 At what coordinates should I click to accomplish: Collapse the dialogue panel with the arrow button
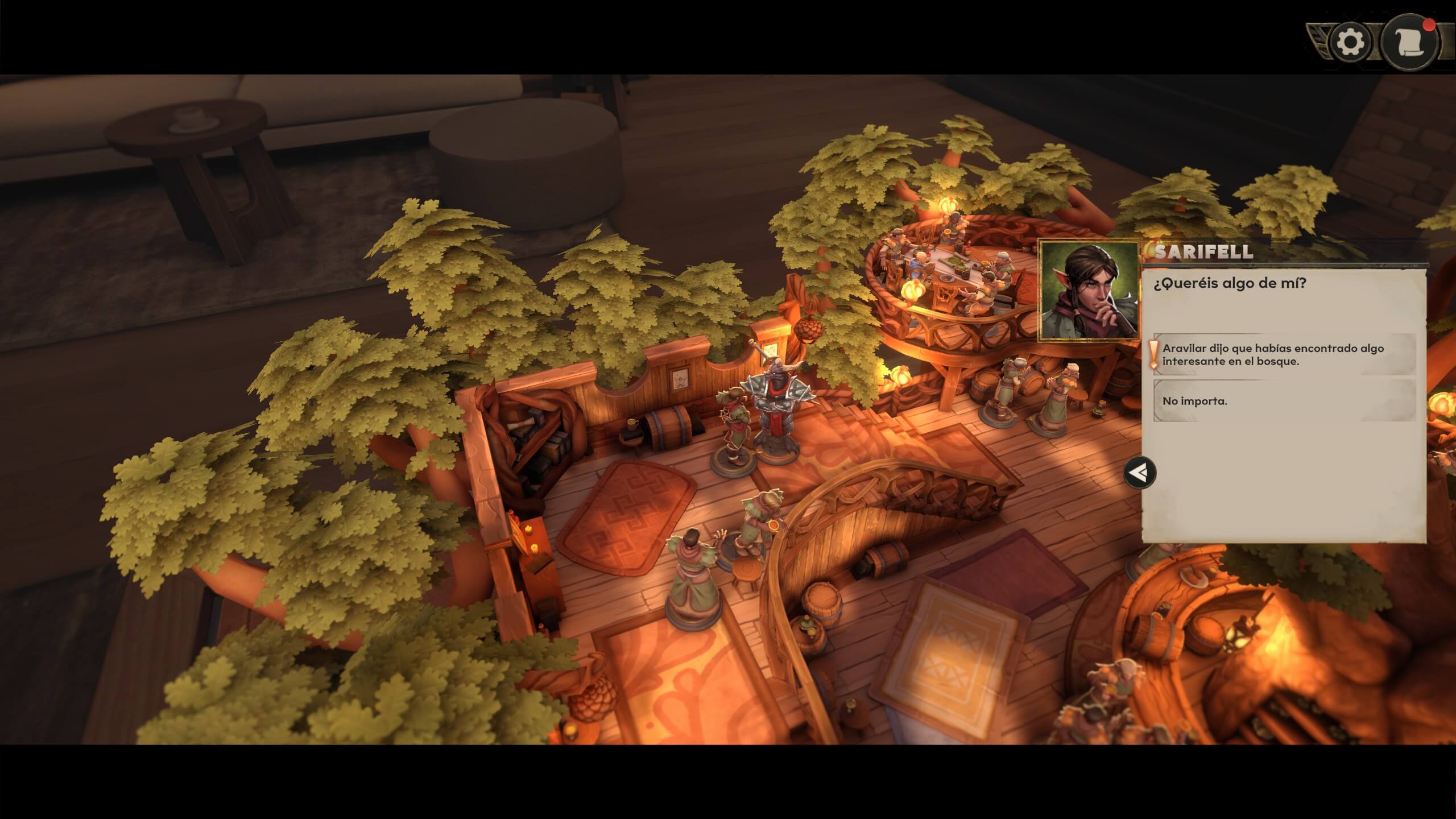[1140, 473]
